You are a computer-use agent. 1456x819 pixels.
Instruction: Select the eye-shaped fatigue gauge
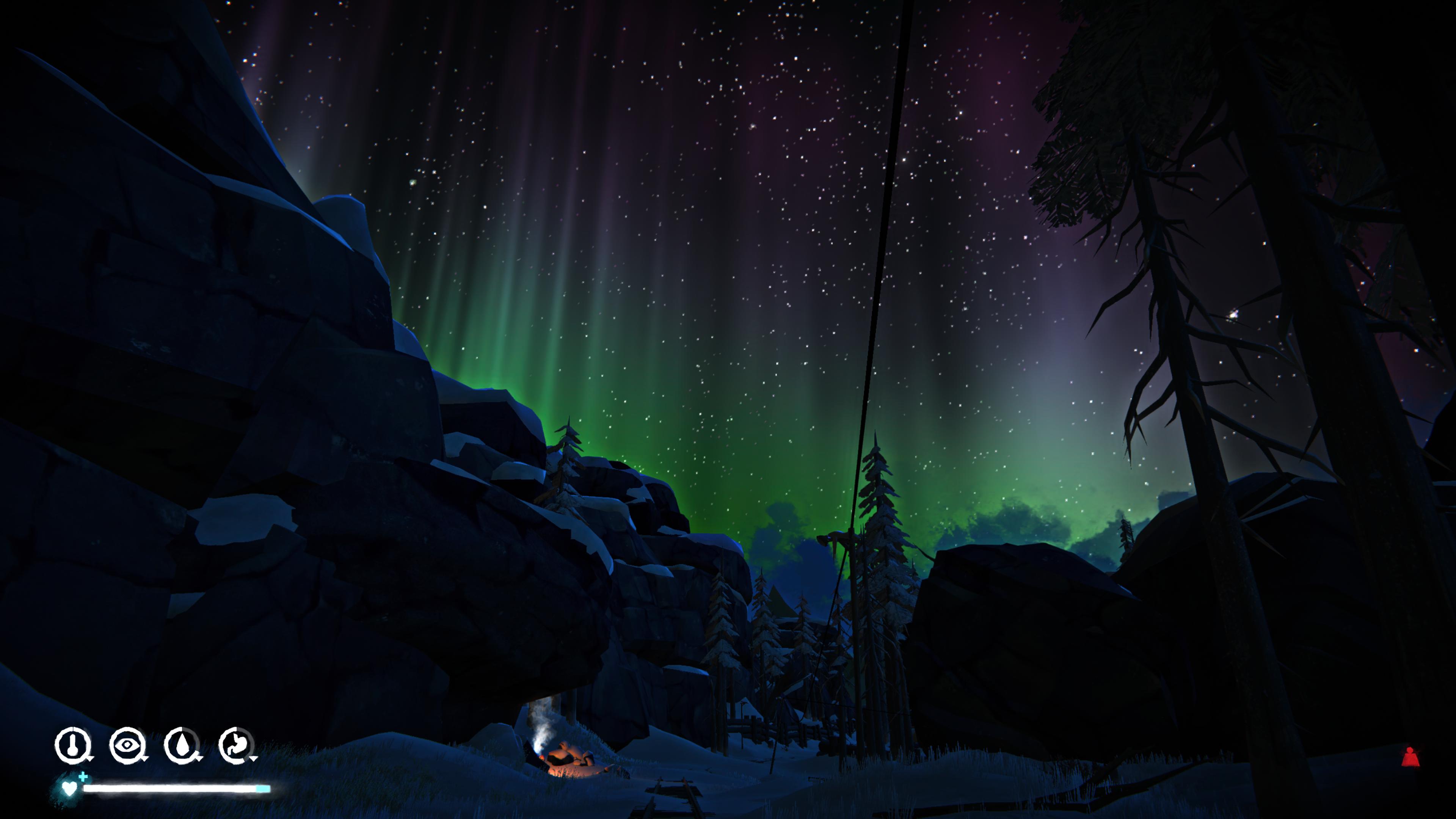point(128,744)
